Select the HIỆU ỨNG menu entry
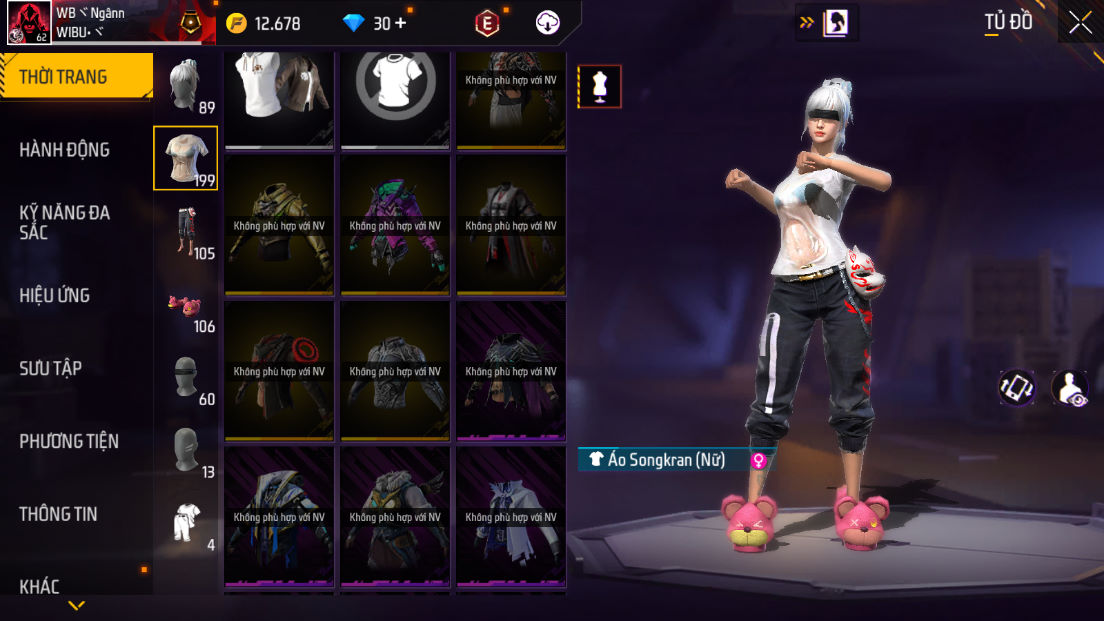The image size is (1104, 621). [55, 295]
